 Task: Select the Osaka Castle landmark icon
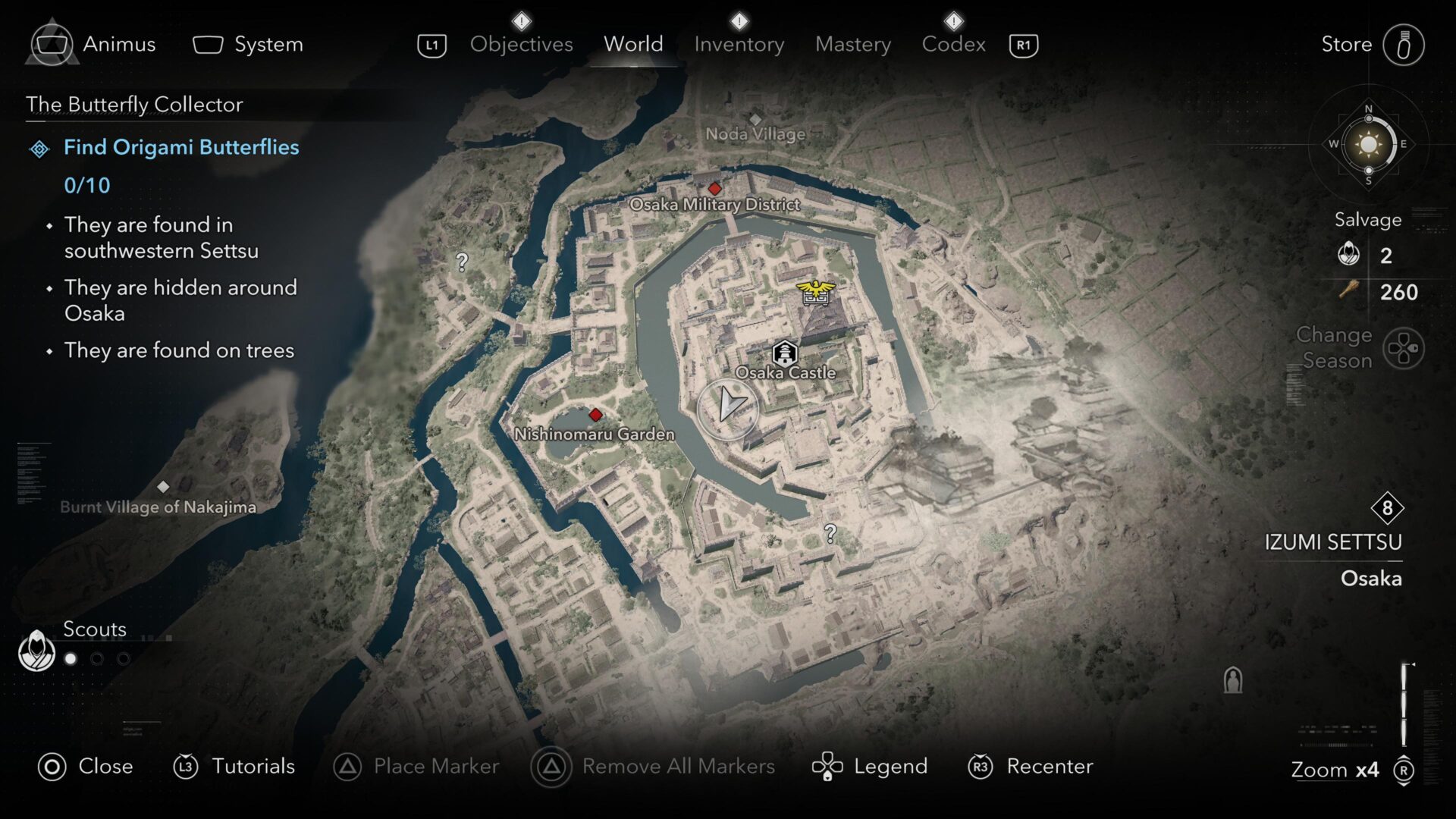(x=785, y=352)
